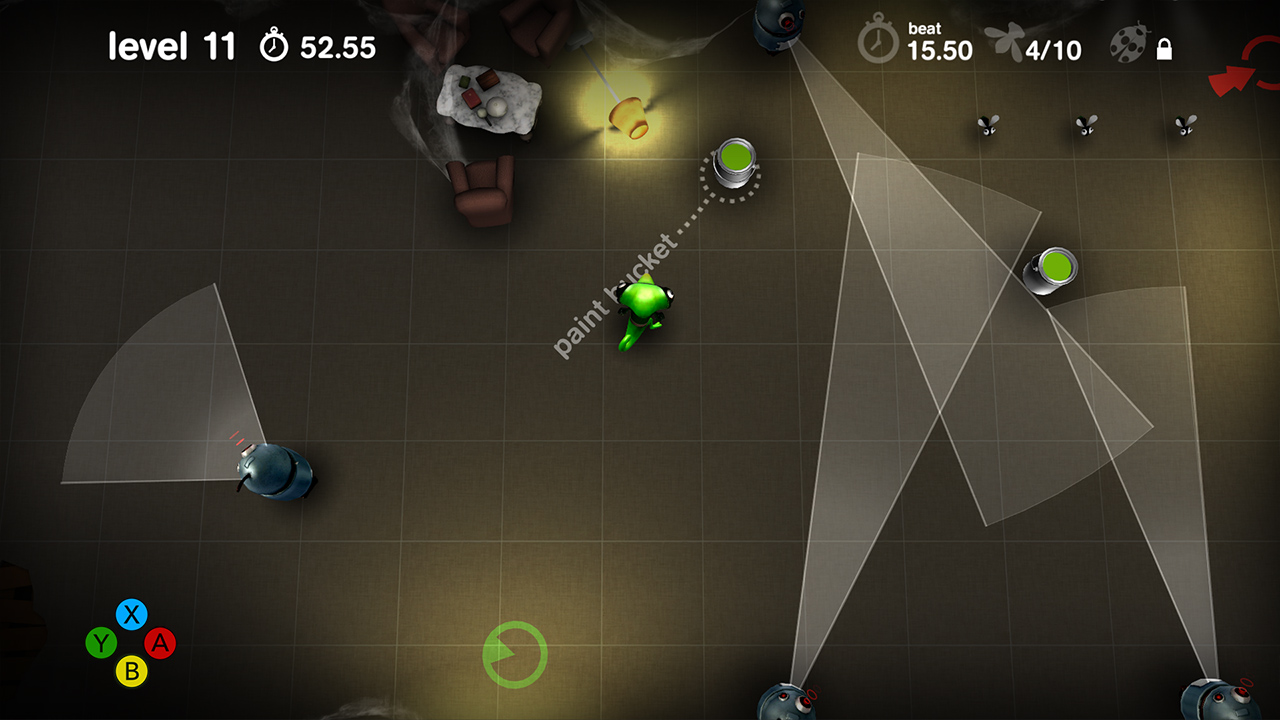Select the padlock icon beside the ladybug

(1163, 47)
